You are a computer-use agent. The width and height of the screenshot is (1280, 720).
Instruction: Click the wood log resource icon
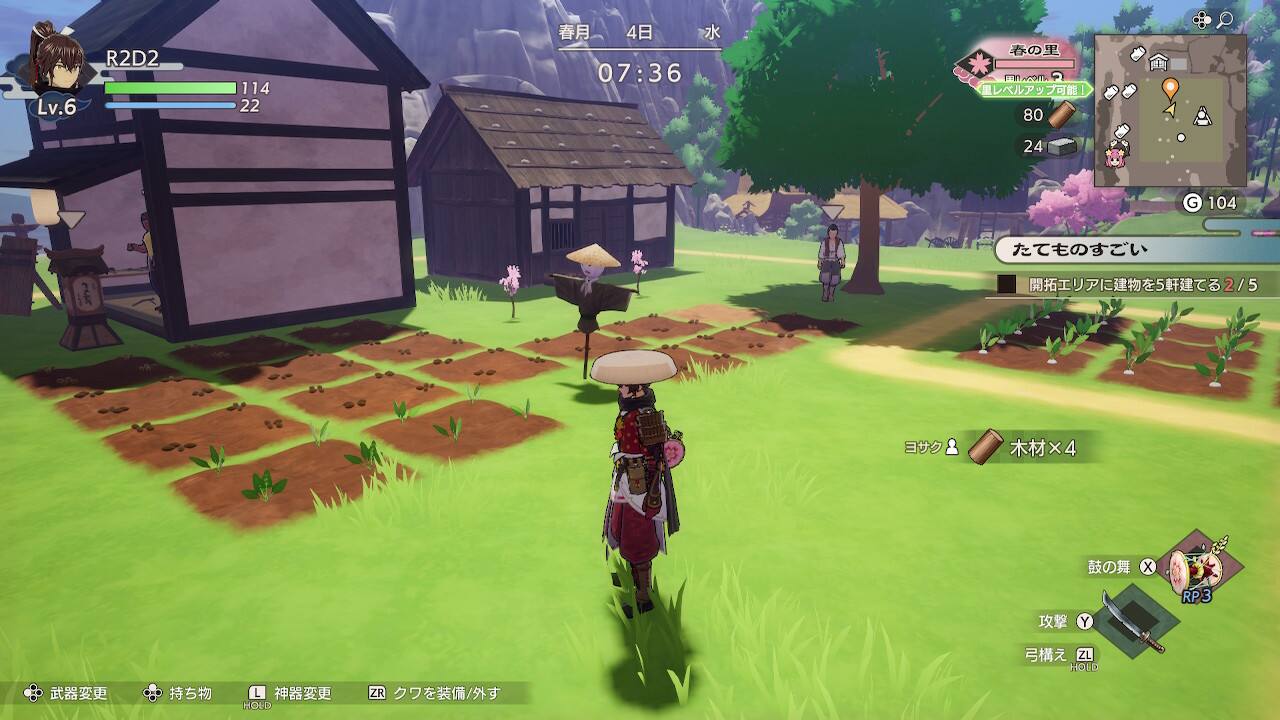[x=1062, y=115]
